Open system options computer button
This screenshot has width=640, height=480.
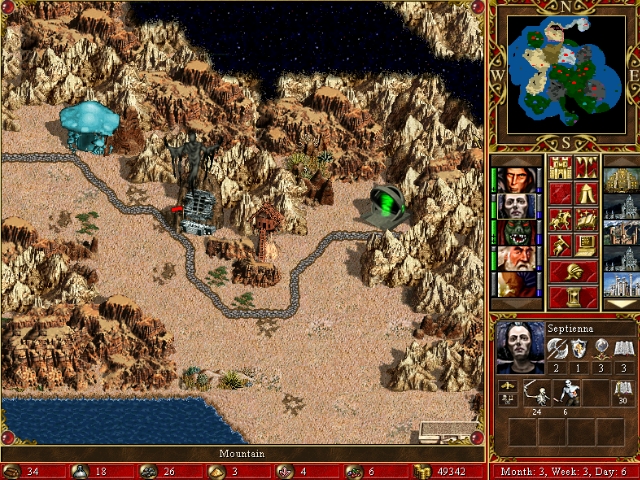point(587,244)
